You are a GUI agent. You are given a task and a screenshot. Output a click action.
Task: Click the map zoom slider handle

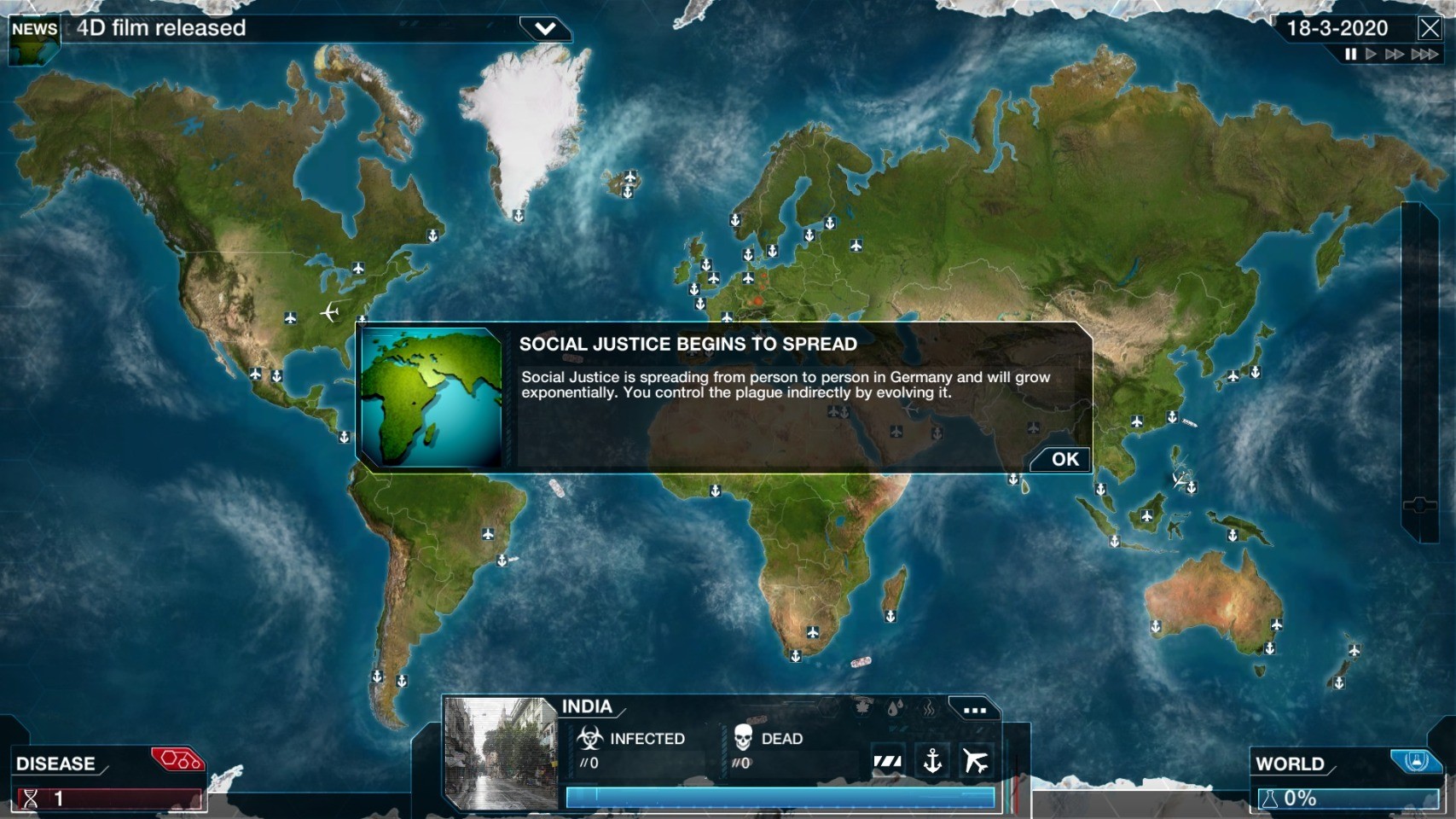pyautogui.click(x=1419, y=505)
